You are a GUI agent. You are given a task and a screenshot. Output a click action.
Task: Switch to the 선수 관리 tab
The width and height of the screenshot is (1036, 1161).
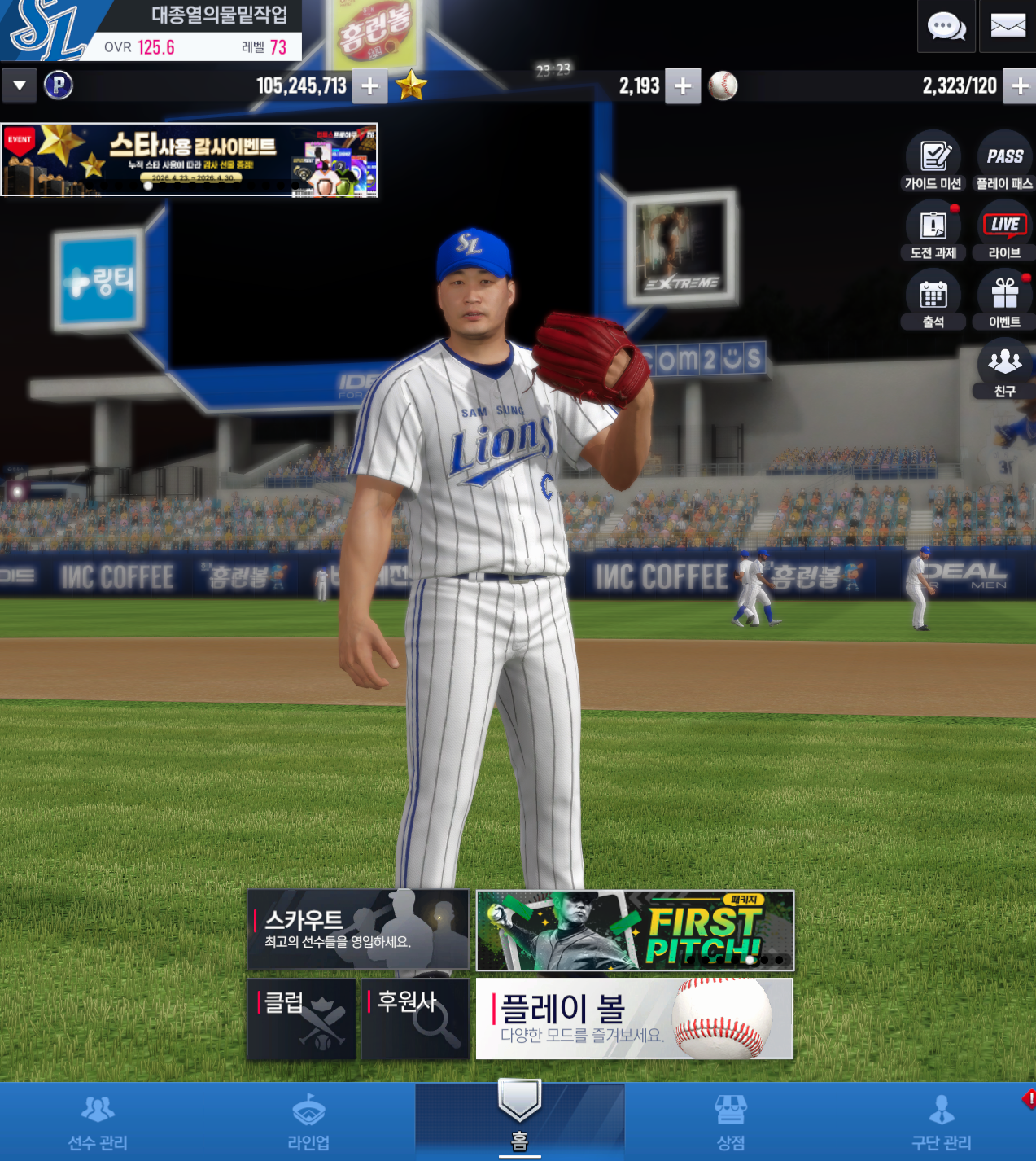(x=98, y=1122)
